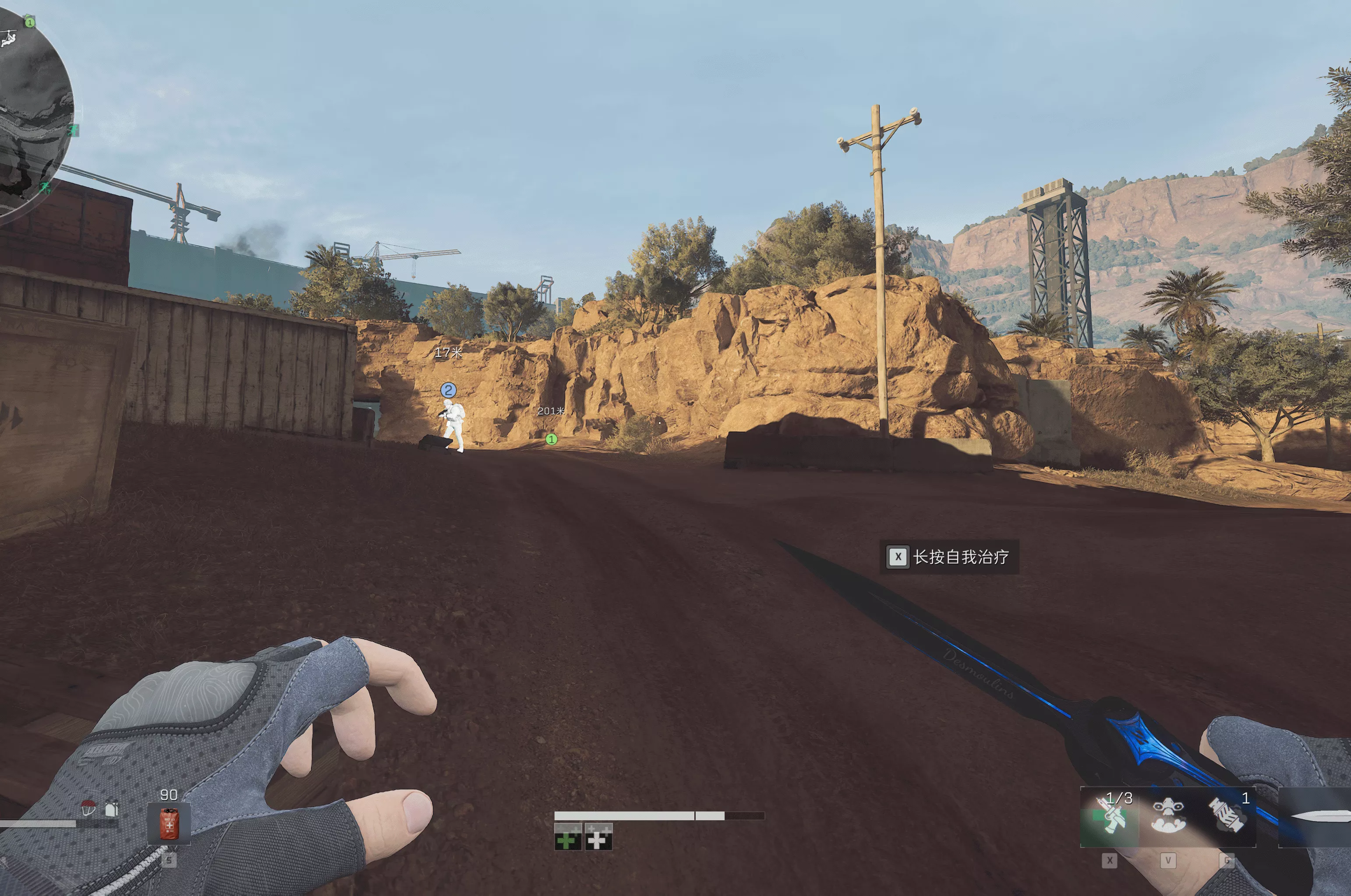This screenshot has width=1351, height=896.
Task: Click the green number 1 minimap marker
Action: (x=30, y=22)
